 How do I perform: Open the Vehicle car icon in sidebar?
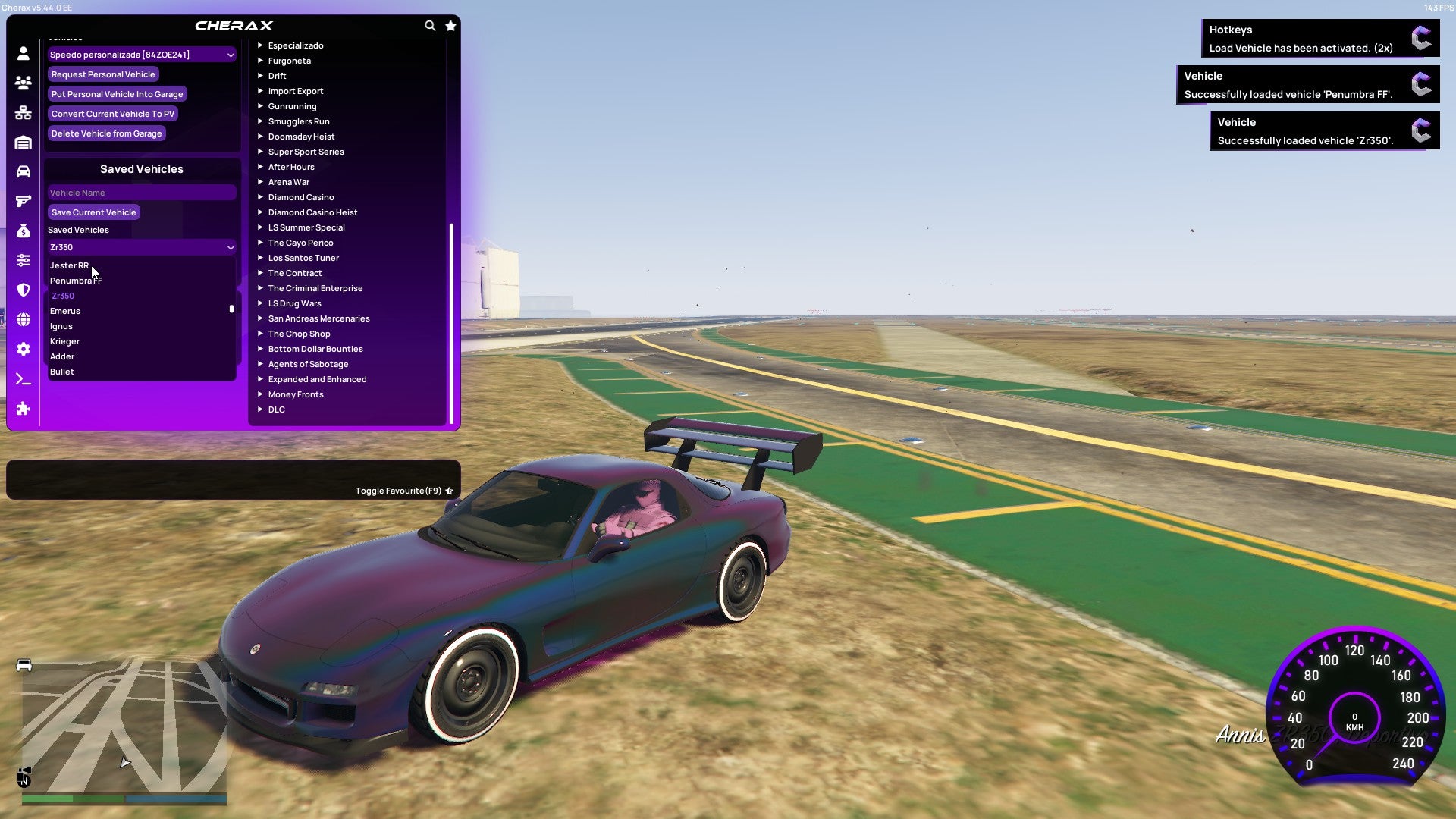click(x=23, y=171)
